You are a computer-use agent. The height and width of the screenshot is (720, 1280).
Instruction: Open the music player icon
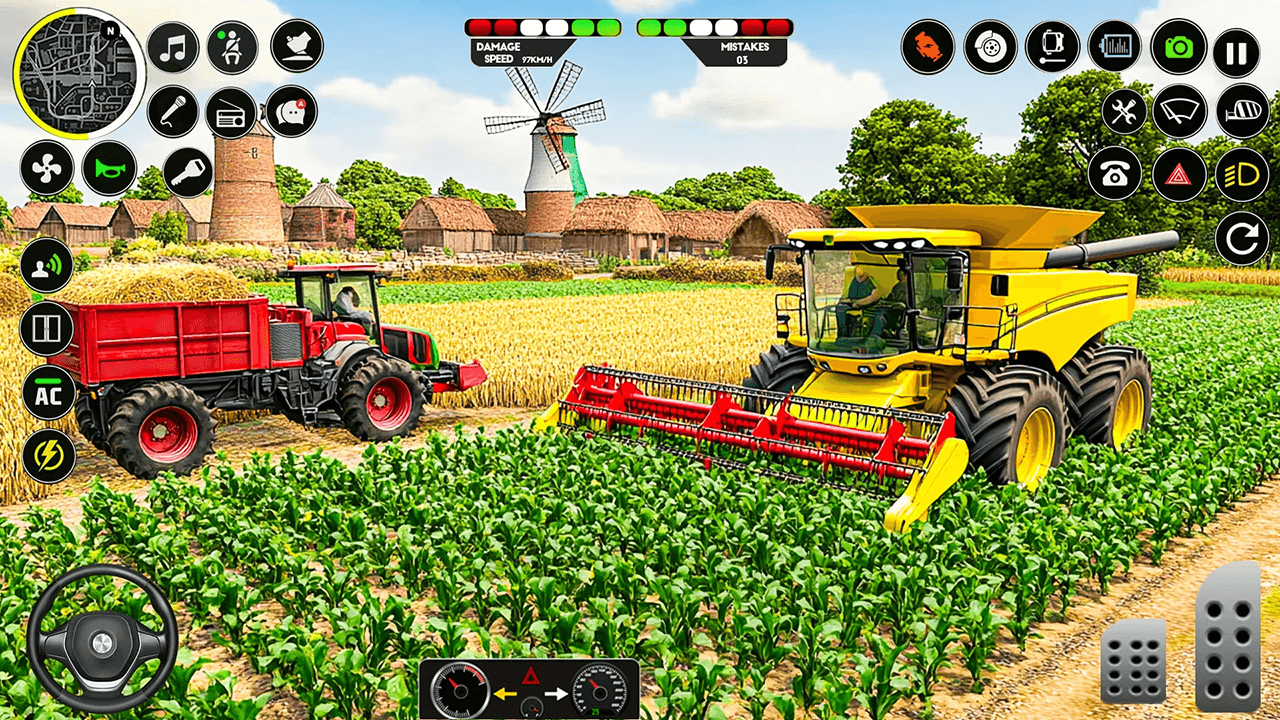pos(172,45)
